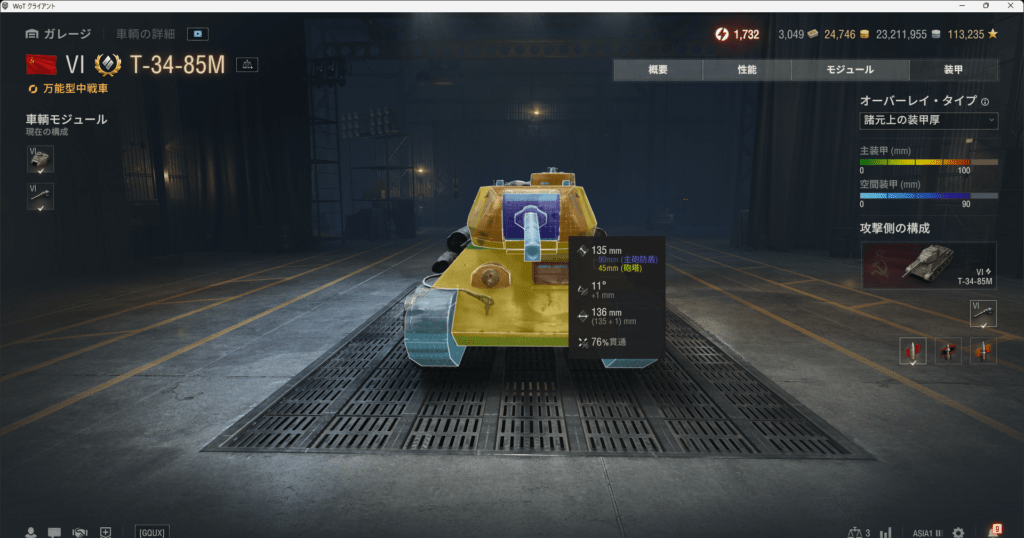The image size is (1024, 538).
Task: Select the turret module slot on left
Action: point(40,159)
